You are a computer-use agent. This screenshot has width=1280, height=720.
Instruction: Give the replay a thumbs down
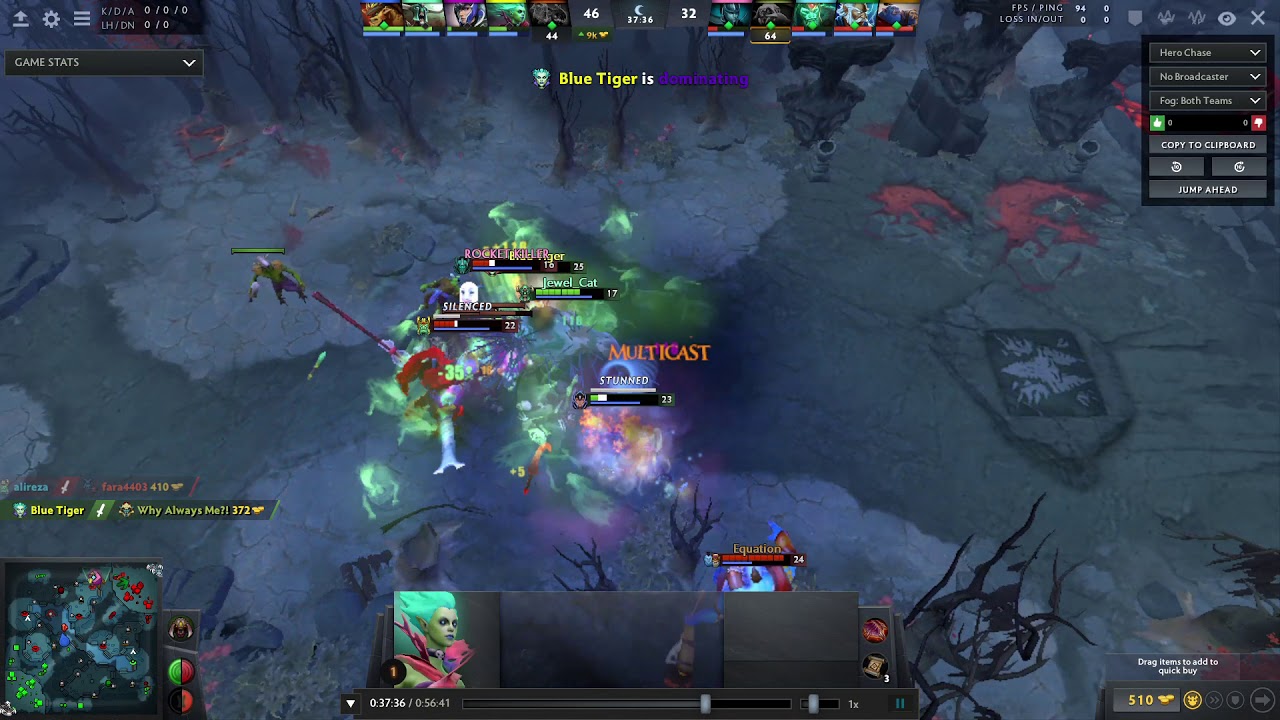click(1258, 123)
